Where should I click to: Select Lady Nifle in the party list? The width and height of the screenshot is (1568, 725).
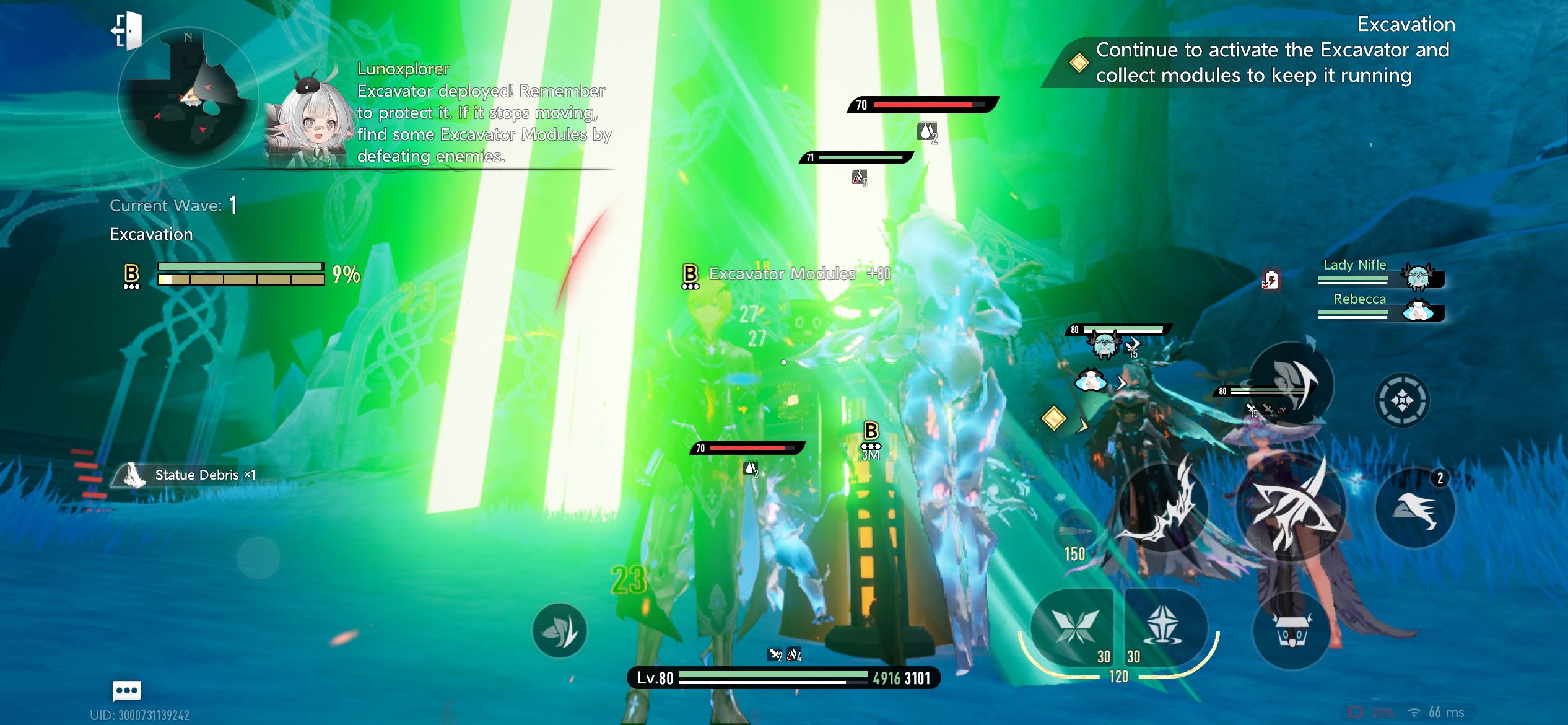tap(1381, 273)
